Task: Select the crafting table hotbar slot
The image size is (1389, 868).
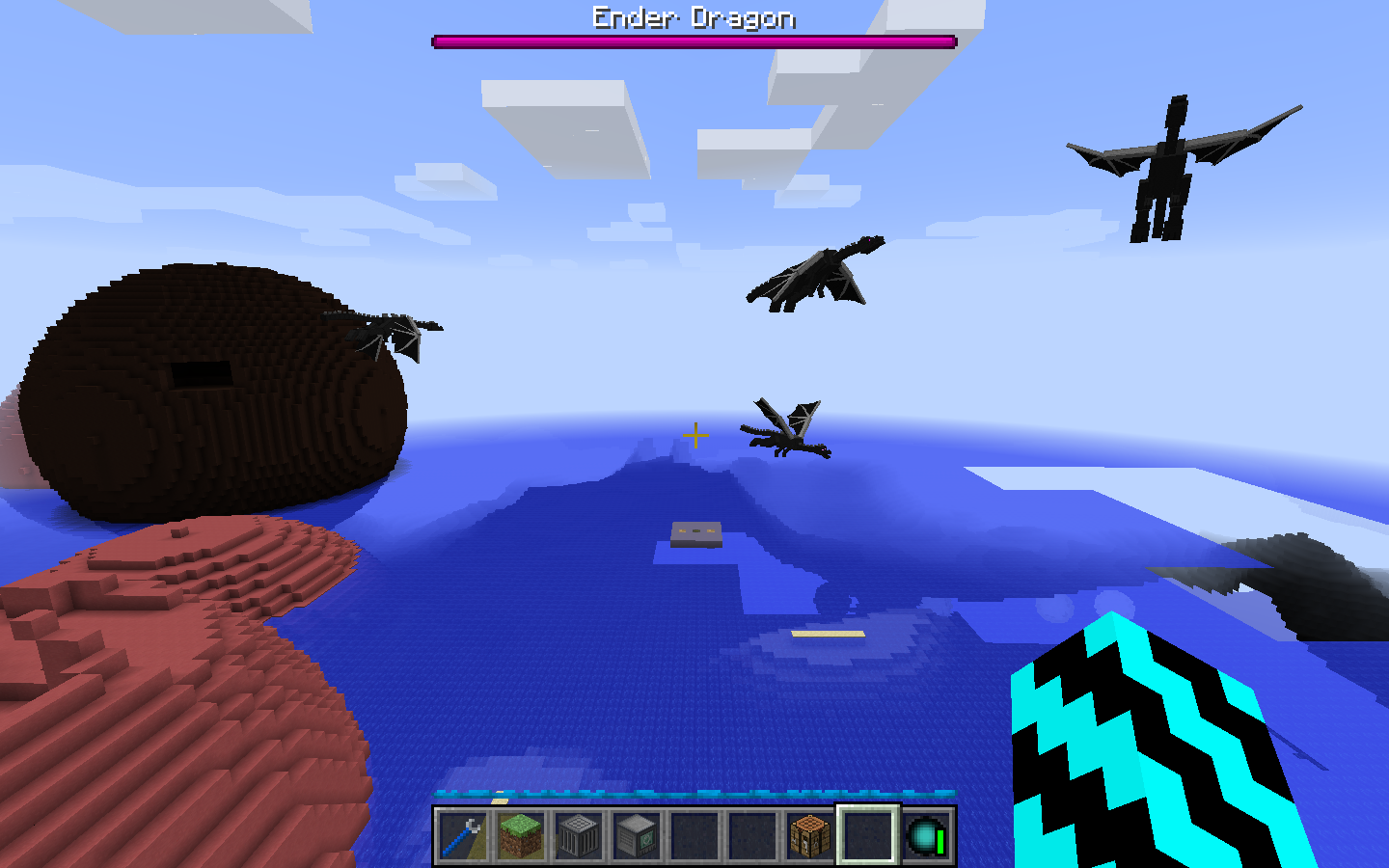Action: pyautogui.click(x=810, y=835)
